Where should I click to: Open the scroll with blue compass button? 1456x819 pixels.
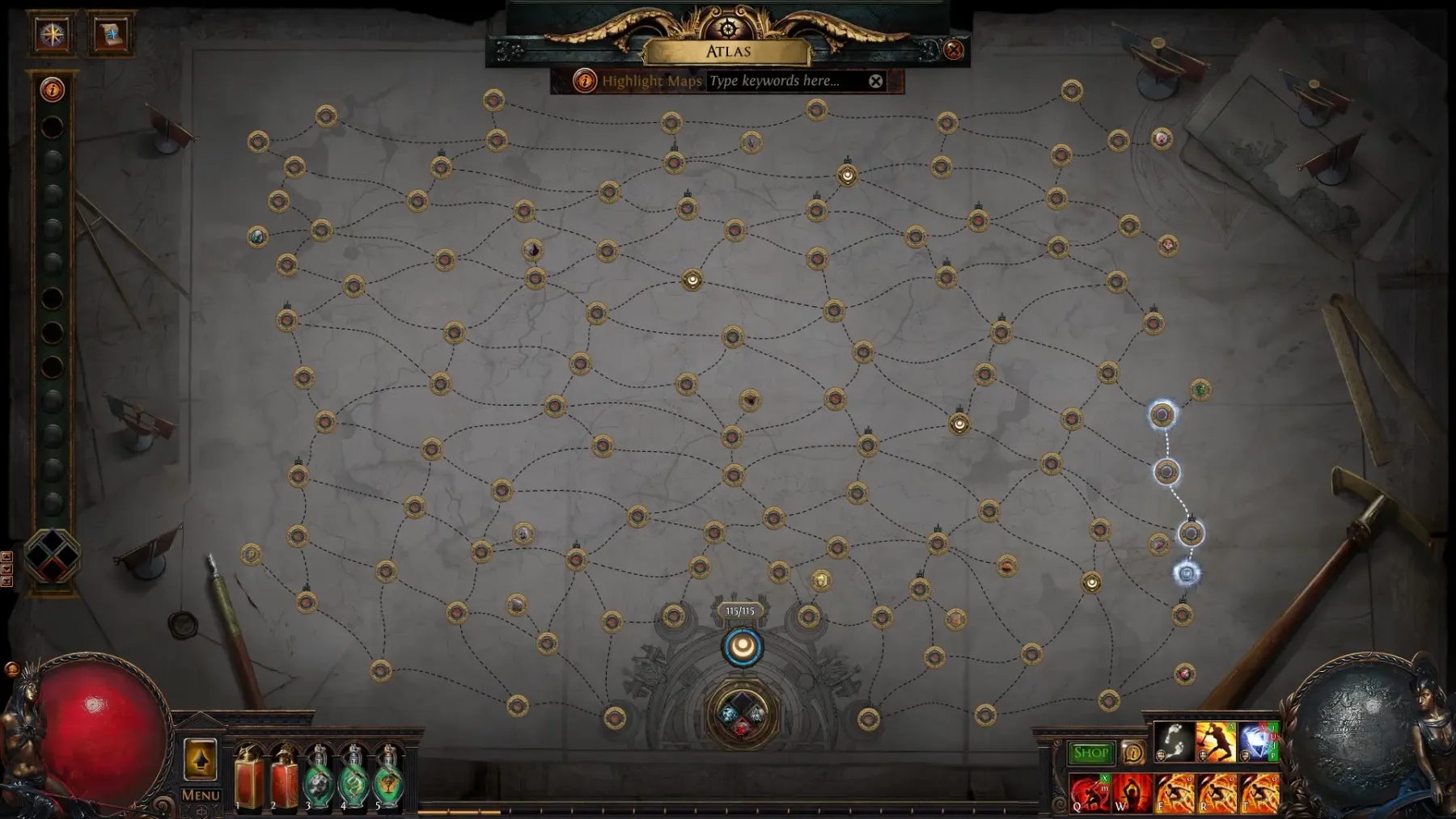pos(110,34)
